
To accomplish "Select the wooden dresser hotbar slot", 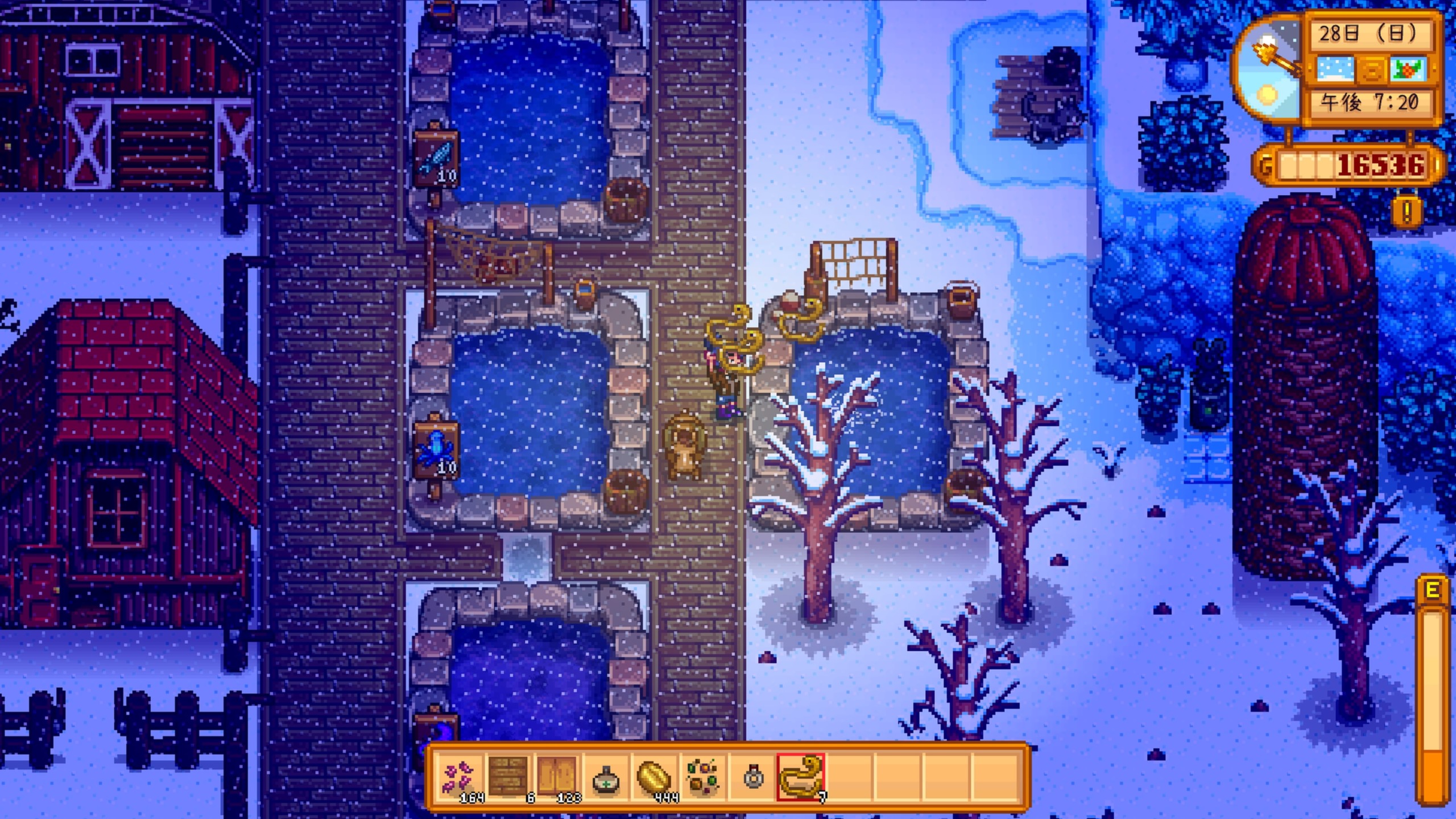I will click(x=508, y=777).
